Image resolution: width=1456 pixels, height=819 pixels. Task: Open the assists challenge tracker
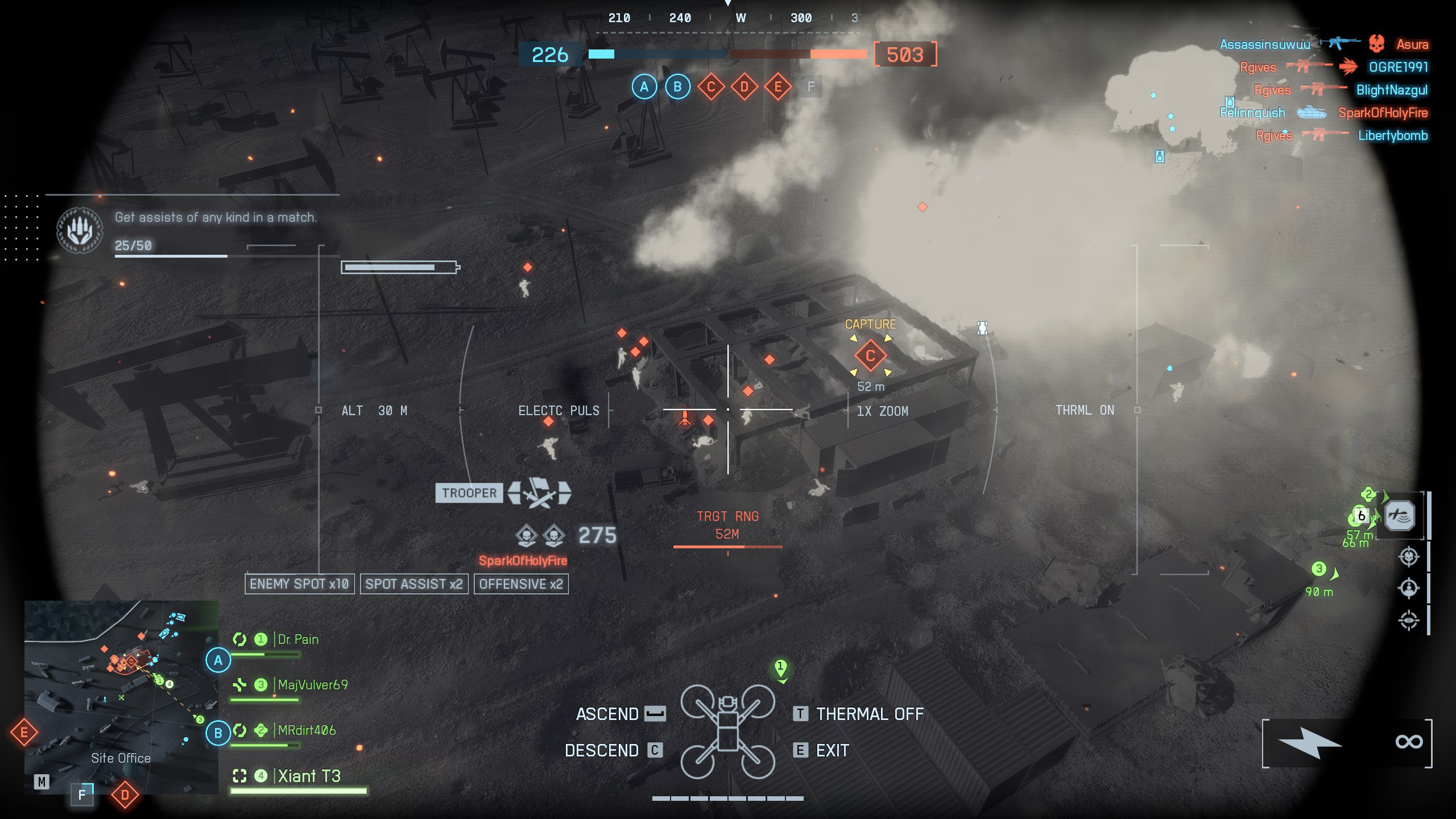[215, 217]
